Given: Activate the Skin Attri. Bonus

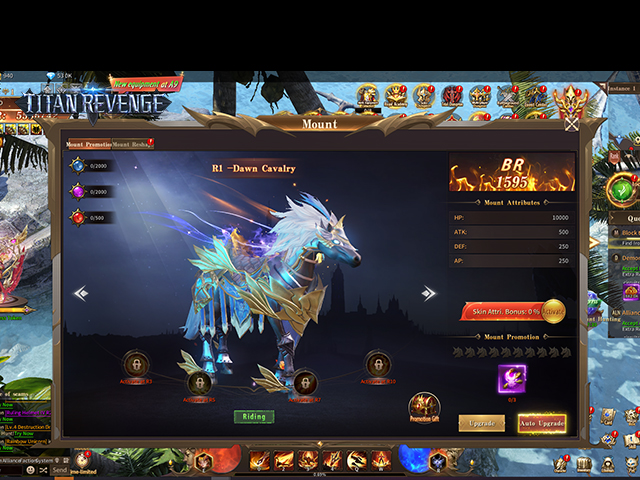Looking at the screenshot, I should [553, 311].
